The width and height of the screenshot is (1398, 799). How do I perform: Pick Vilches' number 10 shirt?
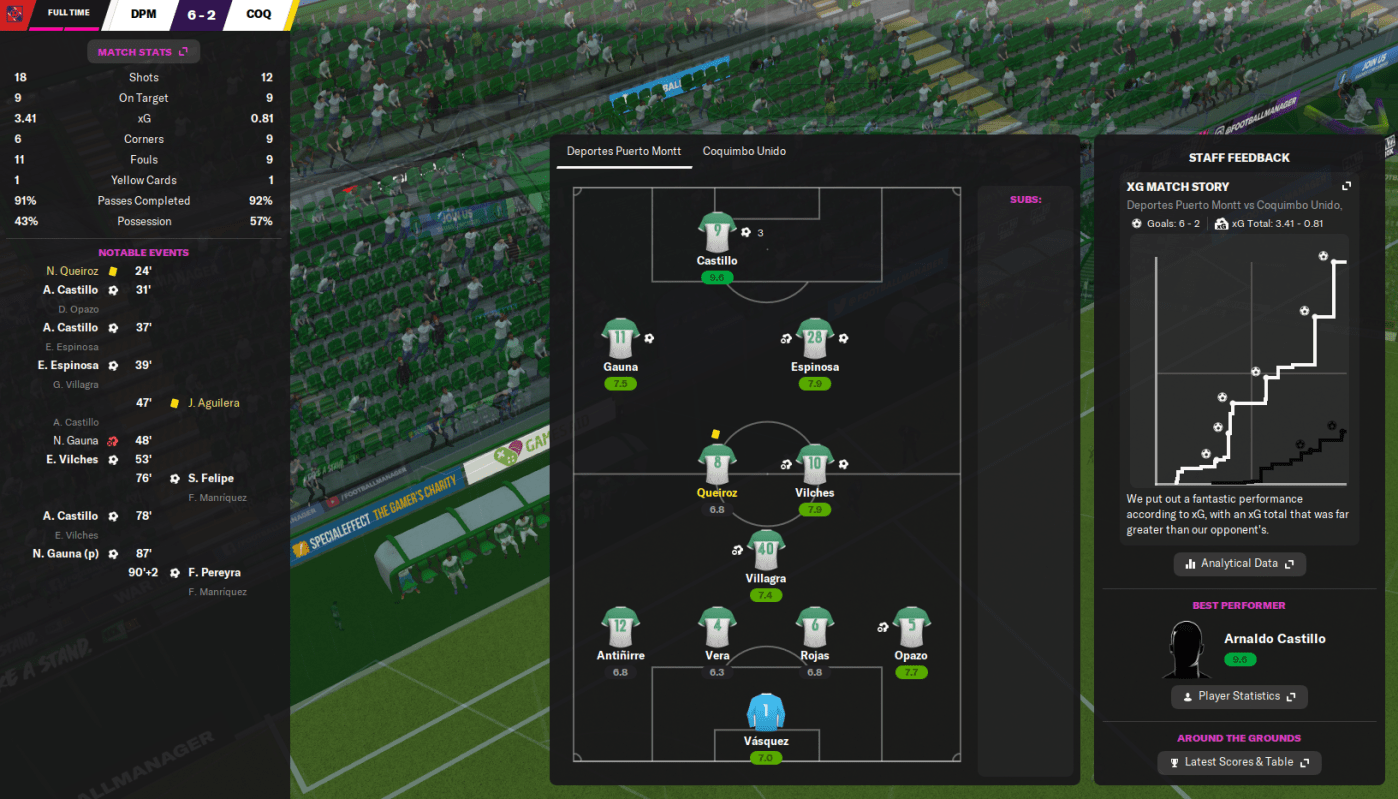tap(814, 464)
